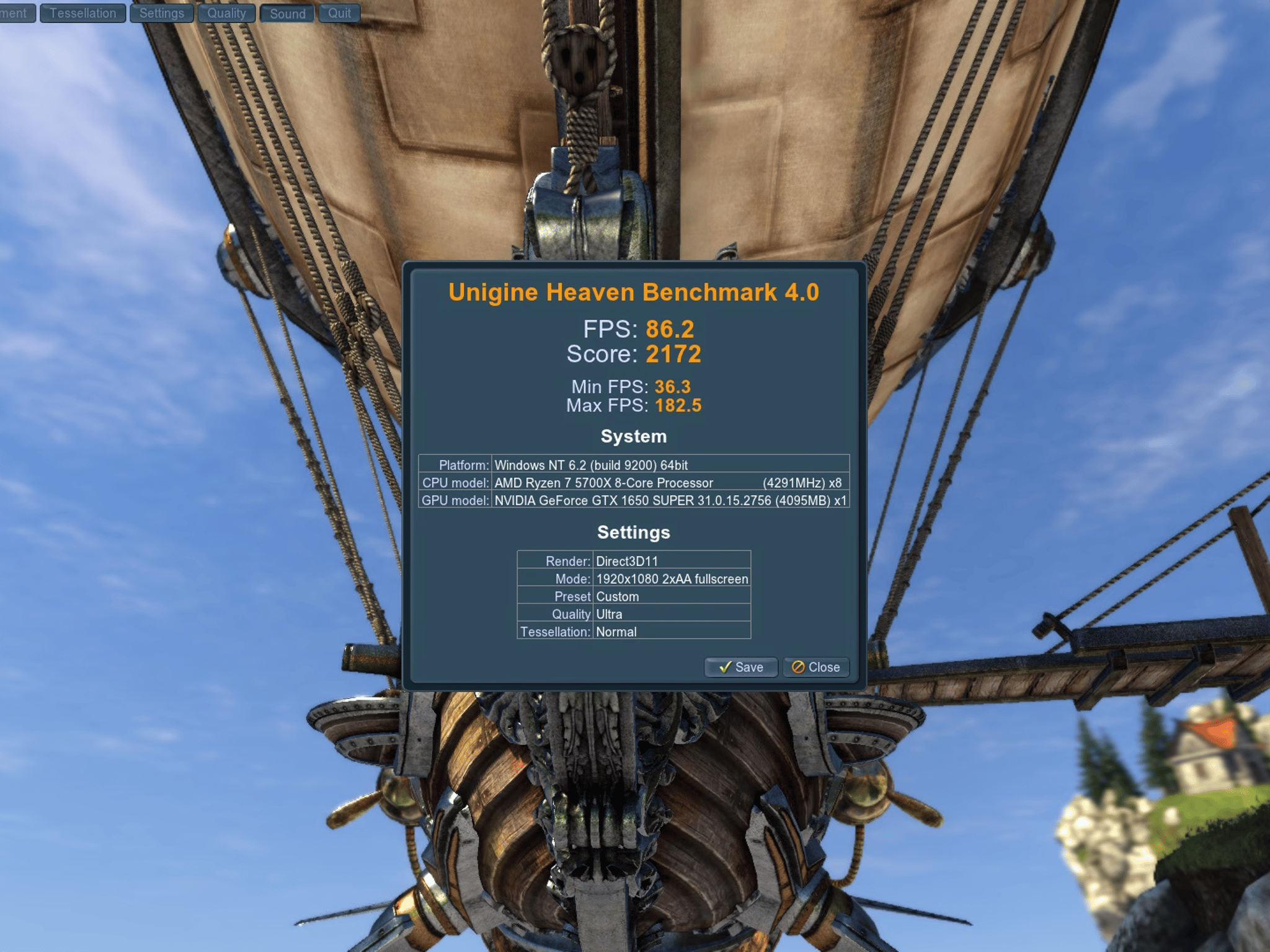The width and height of the screenshot is (1270, 952).
Task: Select the Tessellation toolbar control
Action: (x=82, y=13)
